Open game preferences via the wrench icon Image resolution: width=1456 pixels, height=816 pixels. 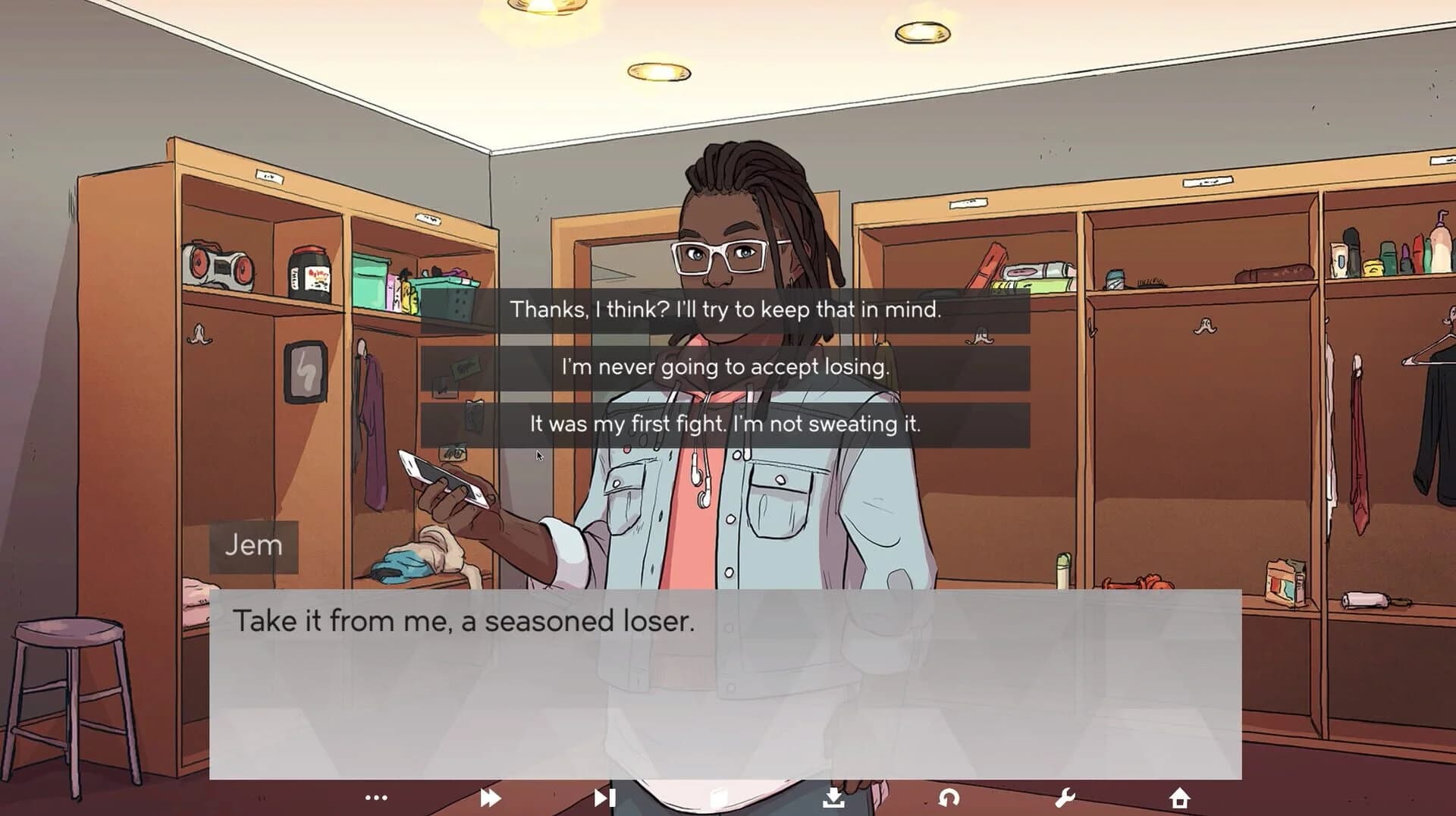(x=1065, y=796)
